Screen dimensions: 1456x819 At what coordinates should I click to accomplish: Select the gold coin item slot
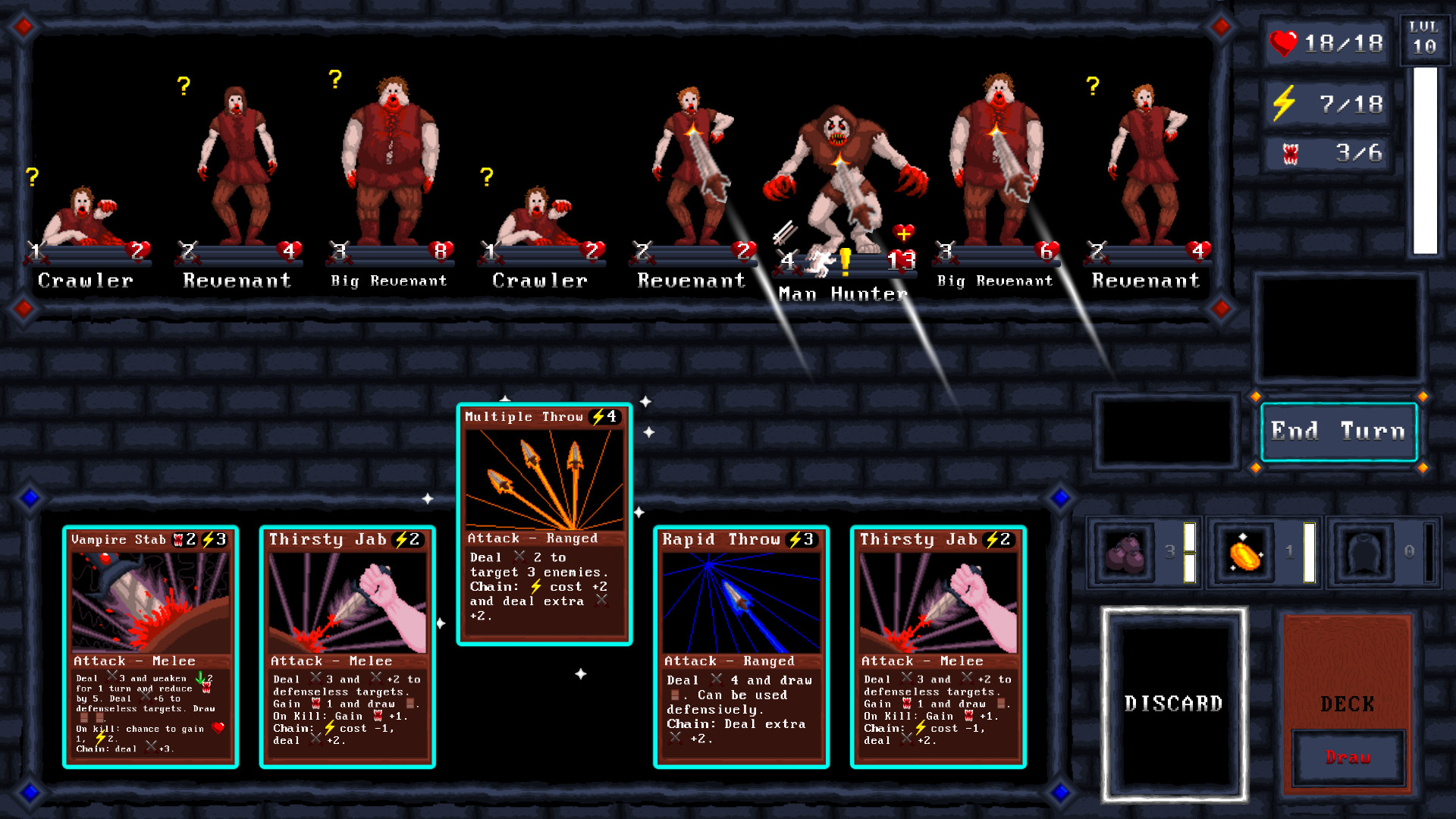pos(1246,552)
